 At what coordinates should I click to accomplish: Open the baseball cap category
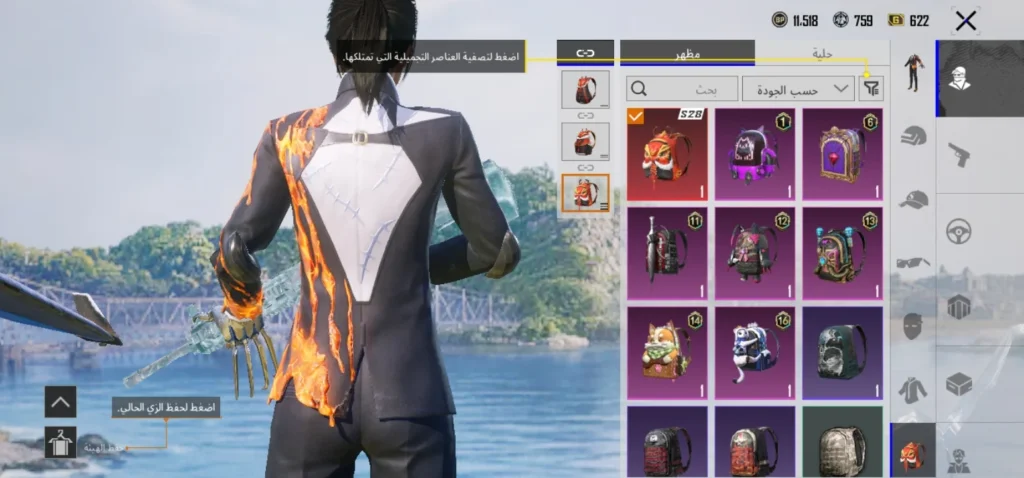tap(913, 198)
